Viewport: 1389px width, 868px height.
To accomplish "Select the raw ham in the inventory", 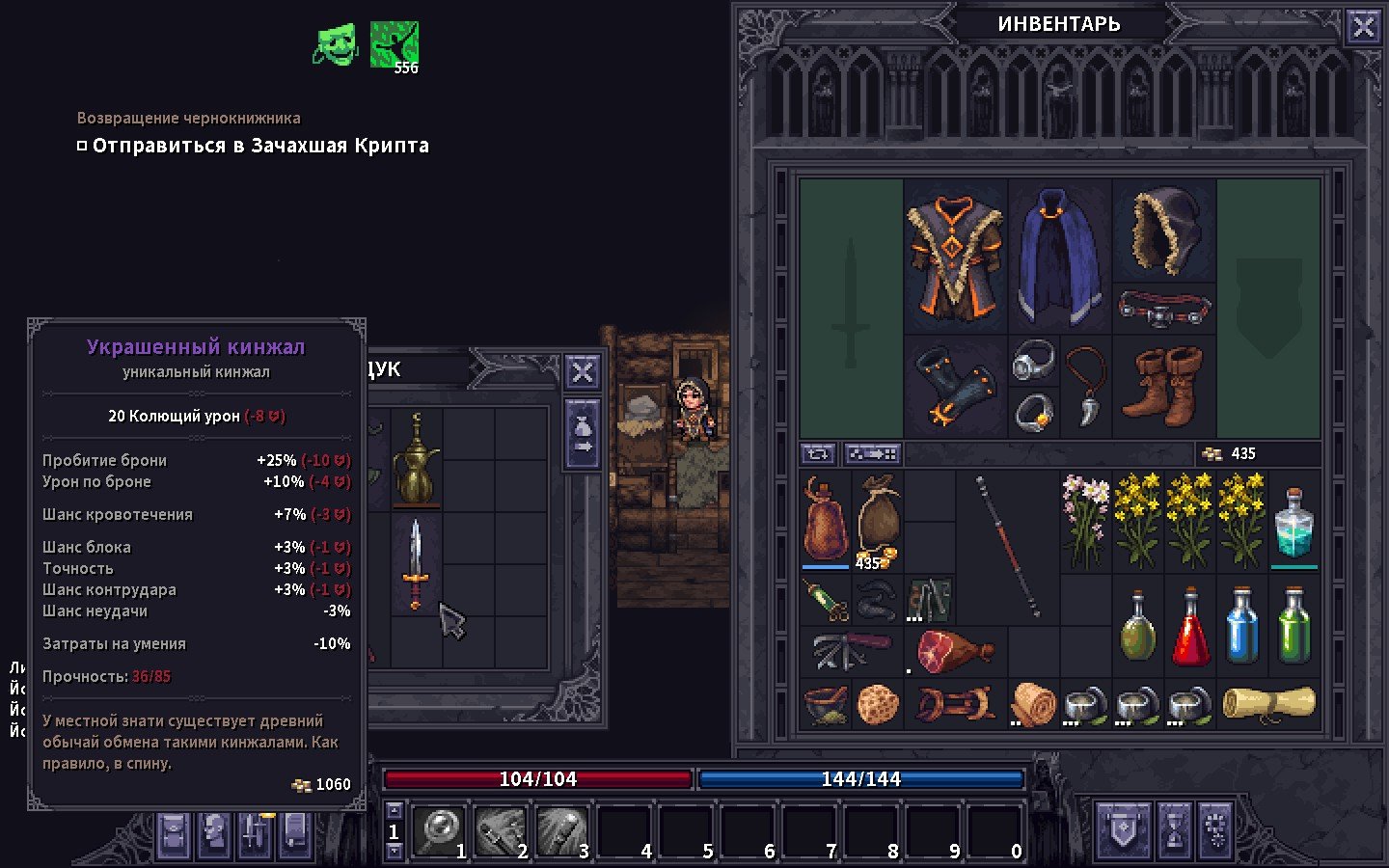I will pyautogui.click(x=954, y=651).
